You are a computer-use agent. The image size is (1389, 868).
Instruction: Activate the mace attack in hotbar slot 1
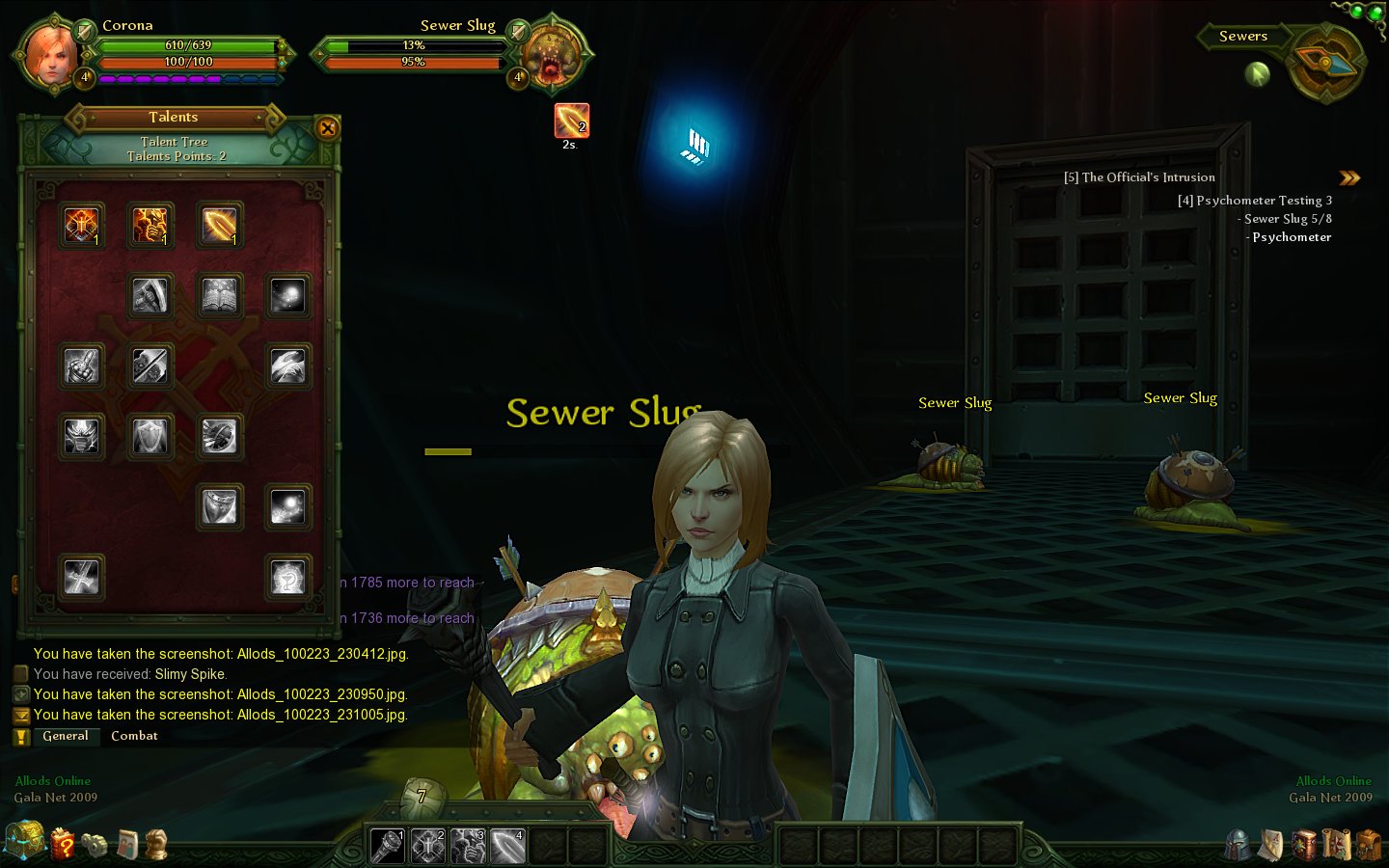388,846
